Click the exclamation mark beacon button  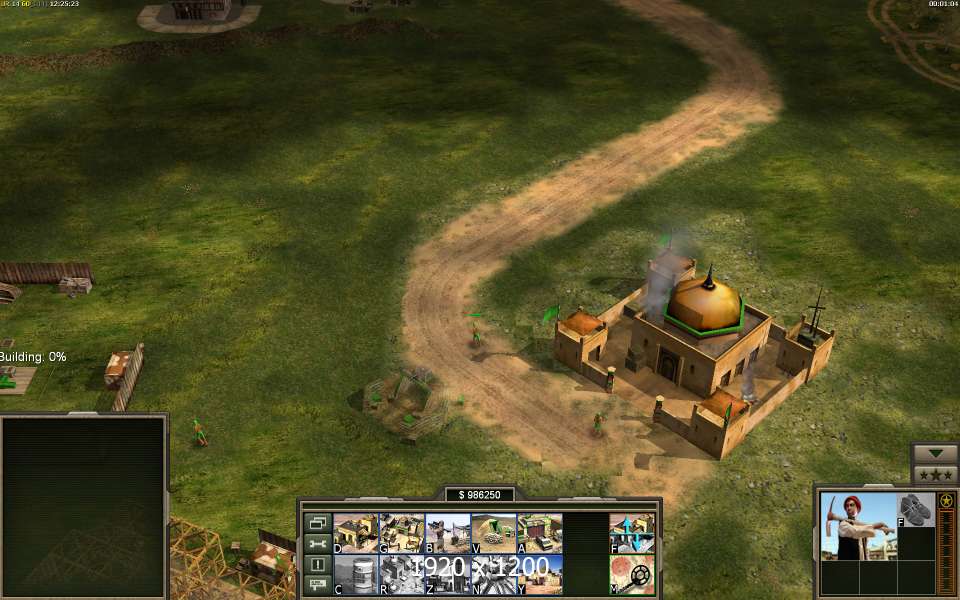coord(318,564)
